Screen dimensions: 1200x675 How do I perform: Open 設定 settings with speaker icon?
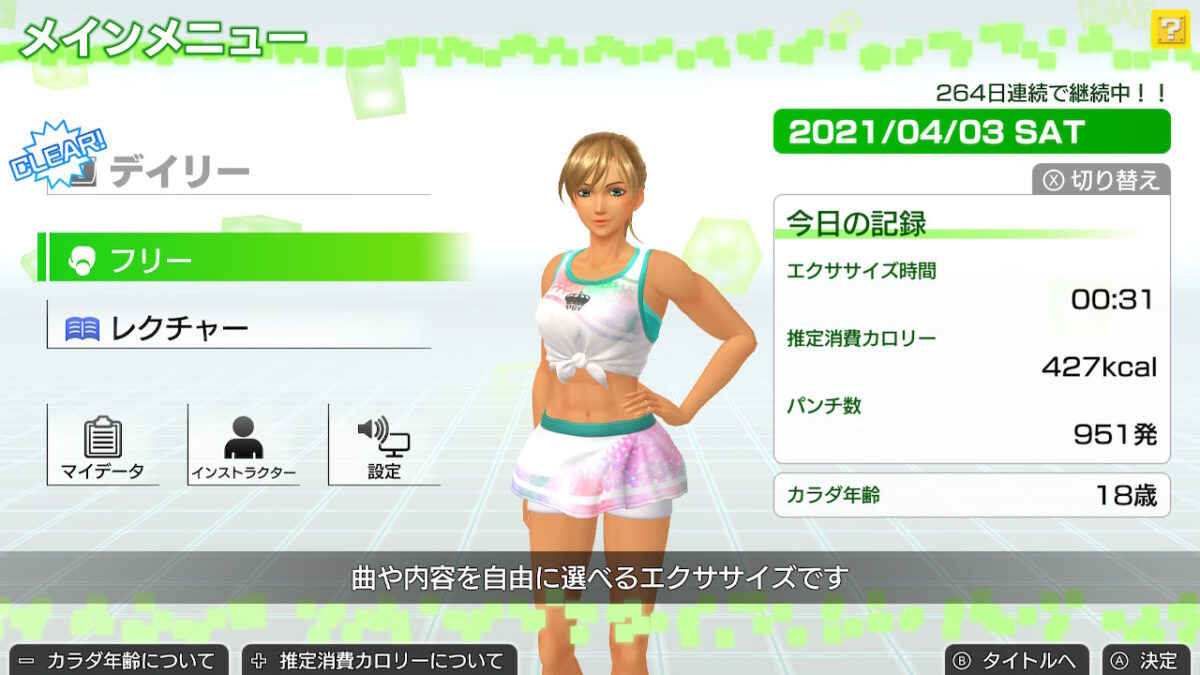[x=384, y=445]
